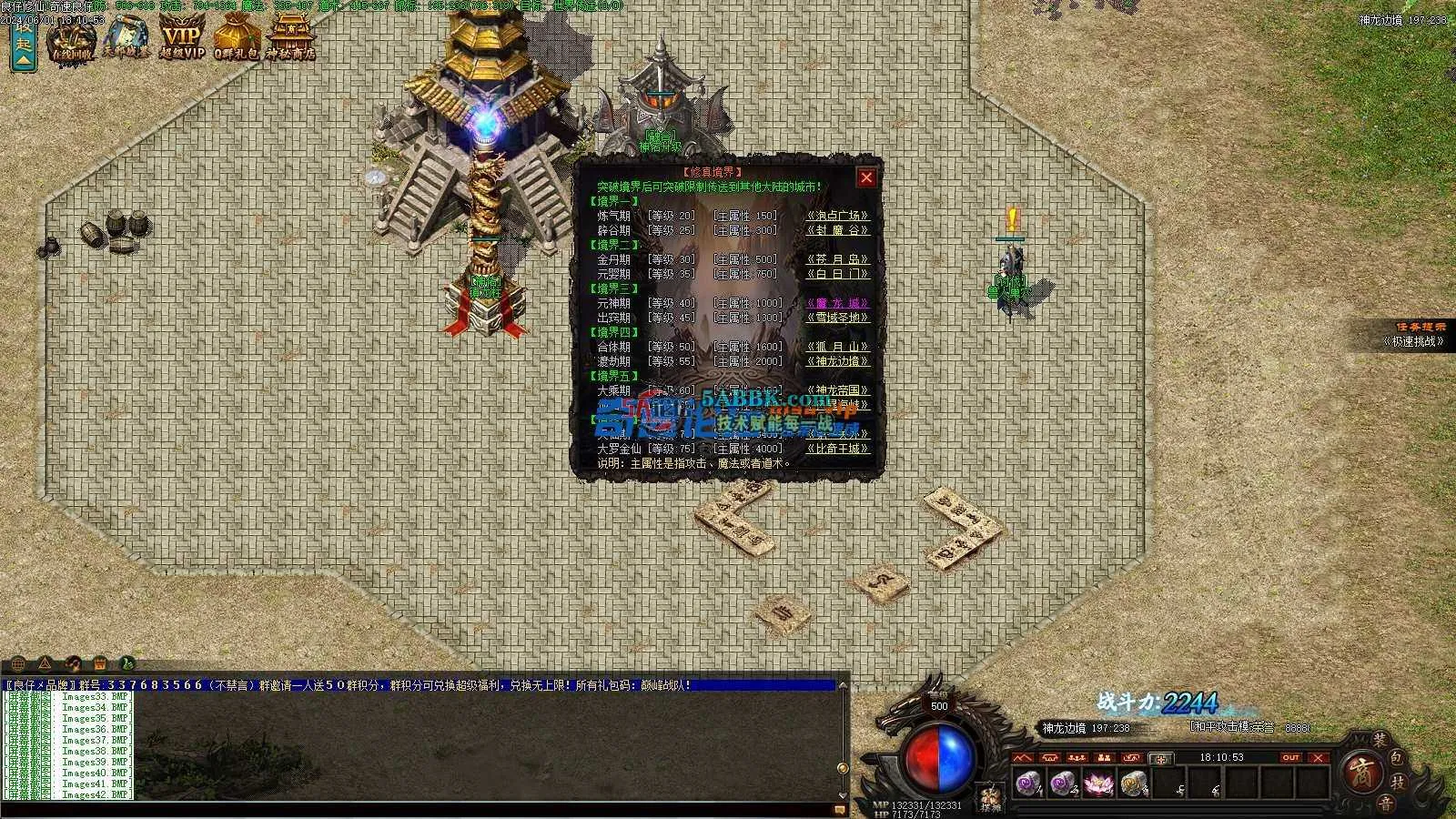Click the OUT button on bottom bar

pyautogui.click(x=1290, y=757)
